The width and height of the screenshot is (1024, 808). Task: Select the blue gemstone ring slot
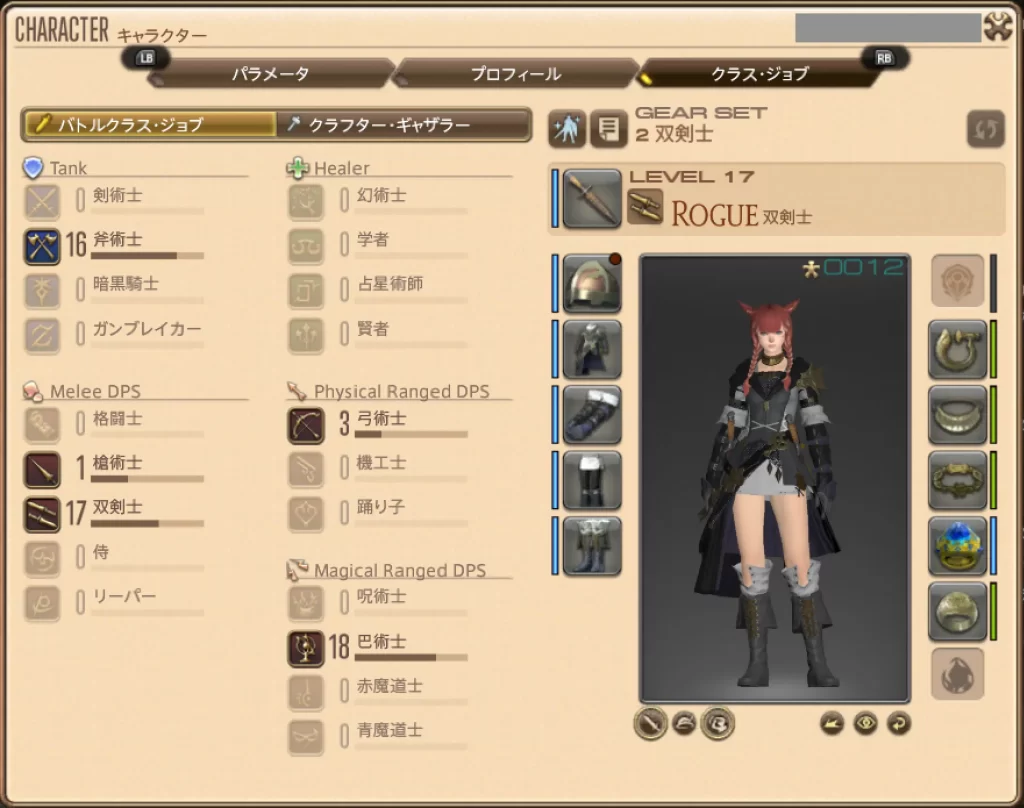(957, 546)
